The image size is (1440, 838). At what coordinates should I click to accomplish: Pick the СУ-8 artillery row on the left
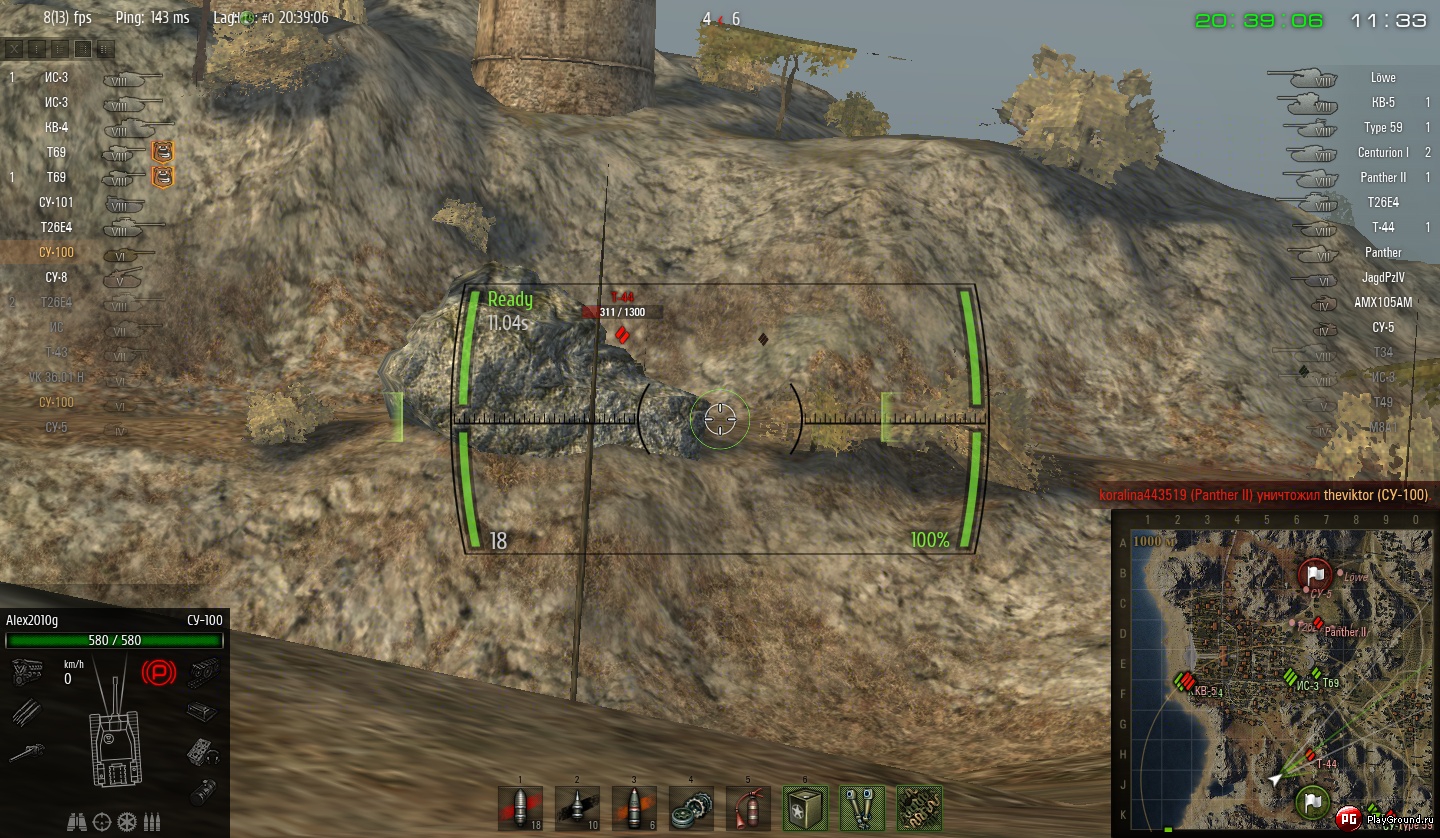[x=57, y=277]
